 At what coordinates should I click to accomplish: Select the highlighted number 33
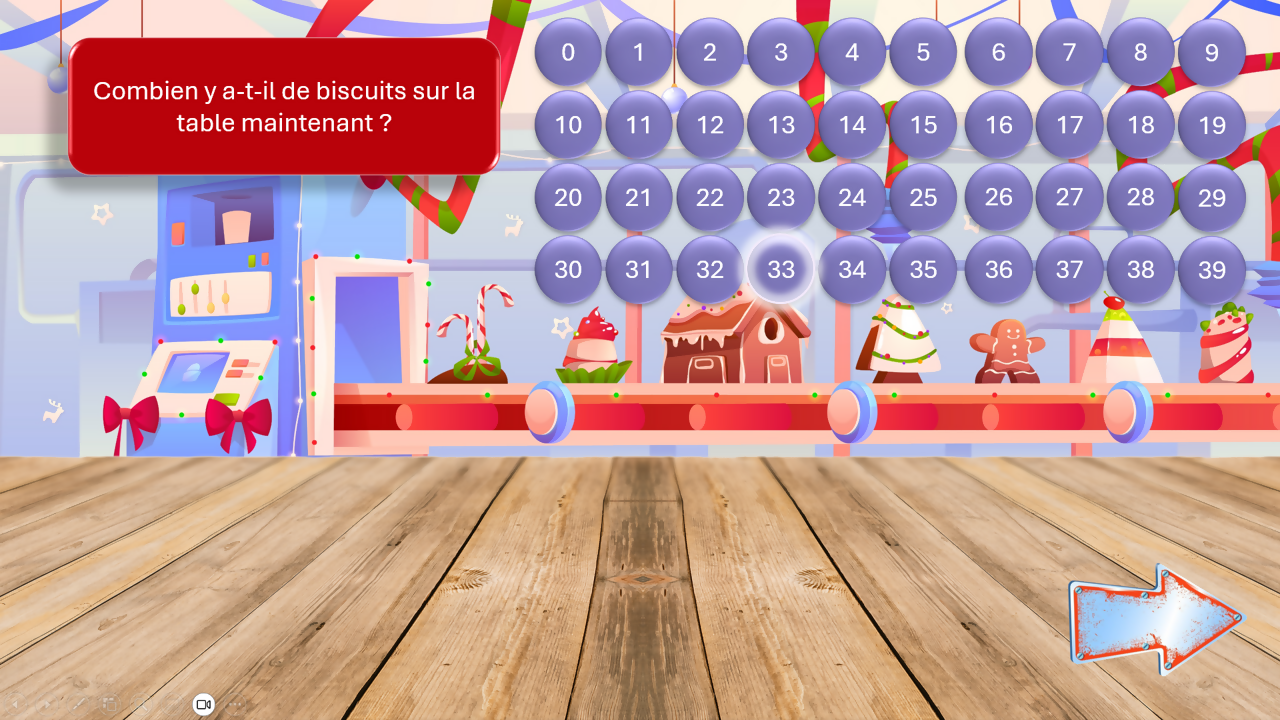point(781,270)
